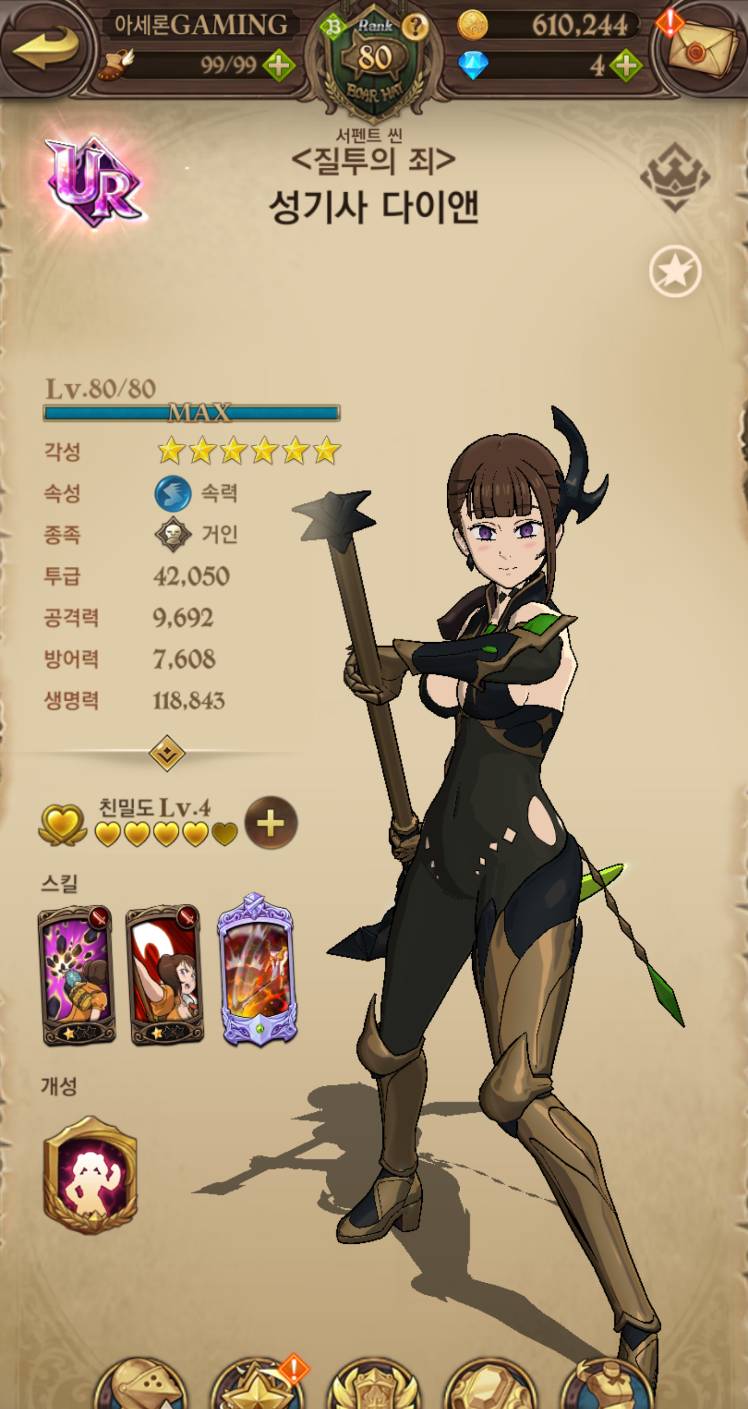This screenshot has width=748, height=1409.
Task: Open the torso costume menu
Action: 607,1388
